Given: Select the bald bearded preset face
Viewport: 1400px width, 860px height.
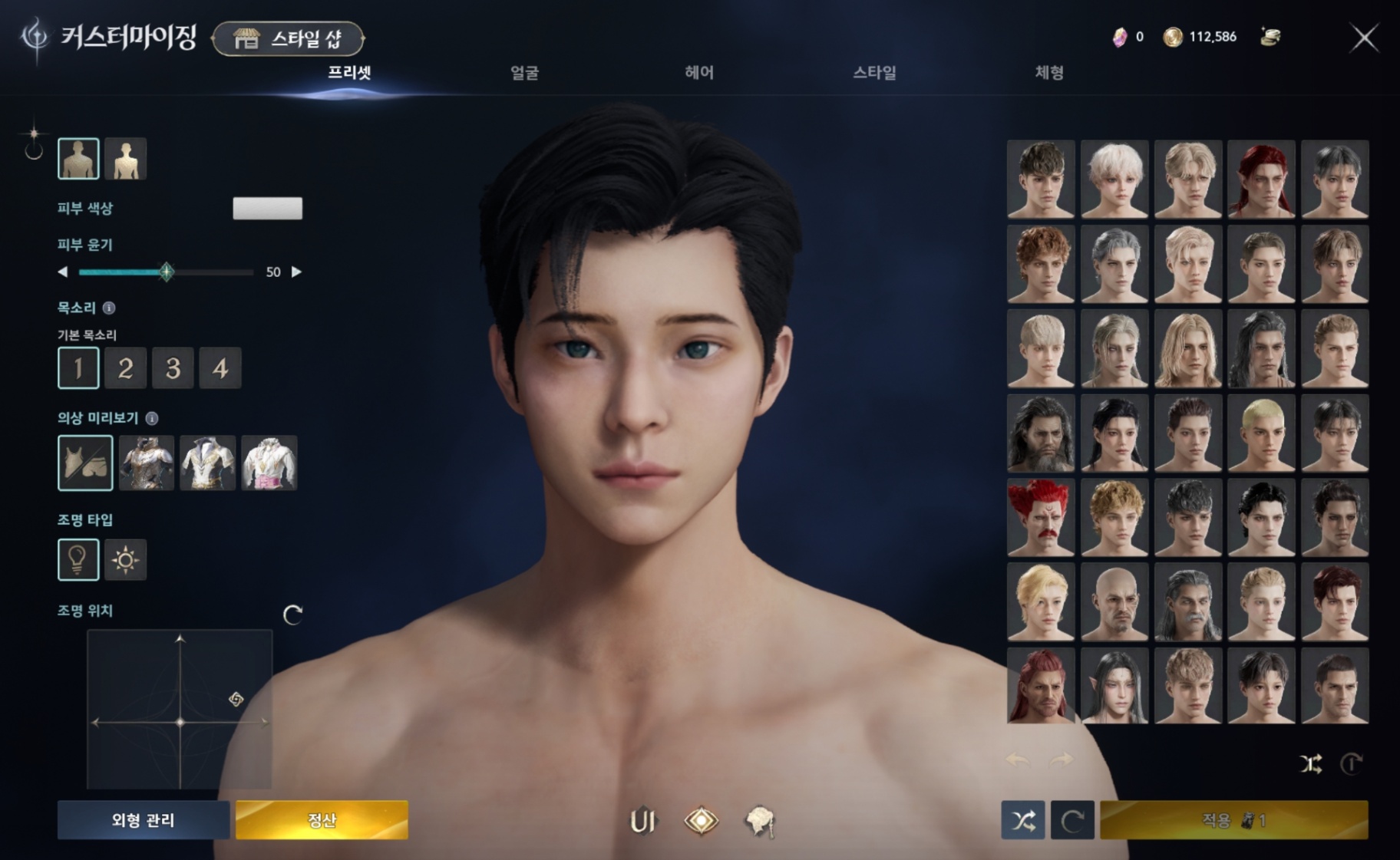Looking at the screenshot, I should coord(1114,602).
